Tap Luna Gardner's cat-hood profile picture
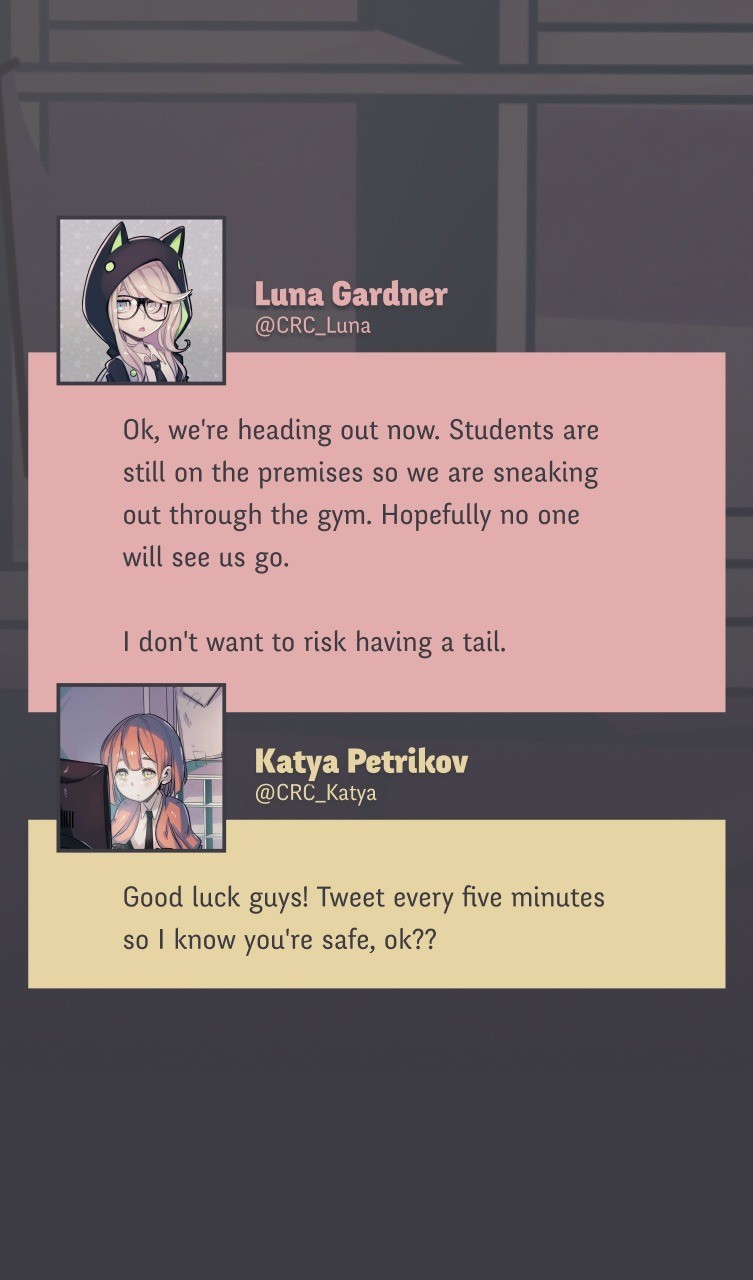Screen dimensions: 753x1280 click(x=141, y=300)
